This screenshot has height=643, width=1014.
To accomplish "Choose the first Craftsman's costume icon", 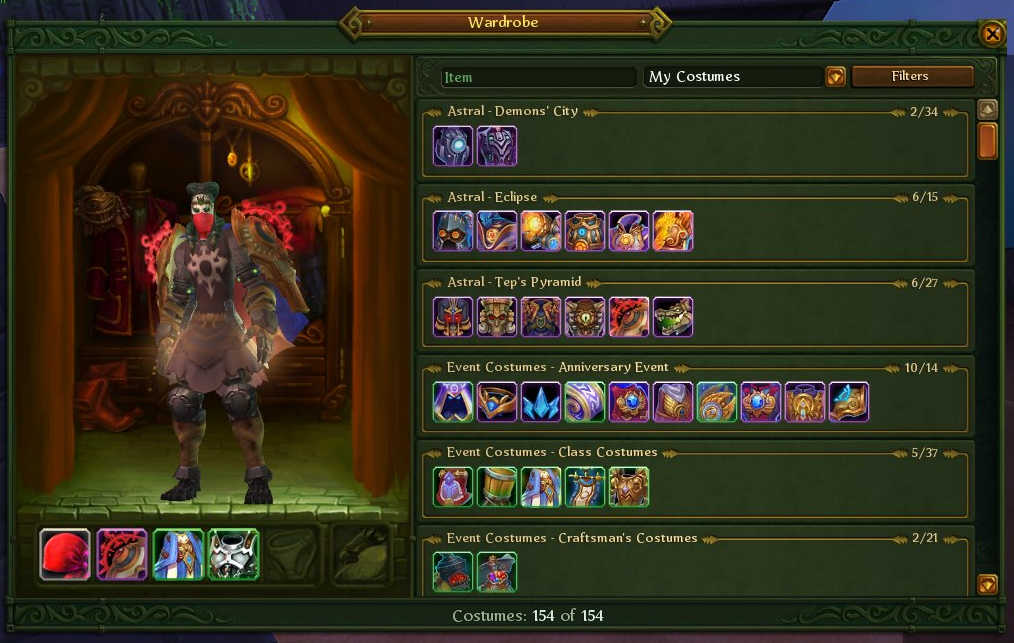I will coord(453,572).
